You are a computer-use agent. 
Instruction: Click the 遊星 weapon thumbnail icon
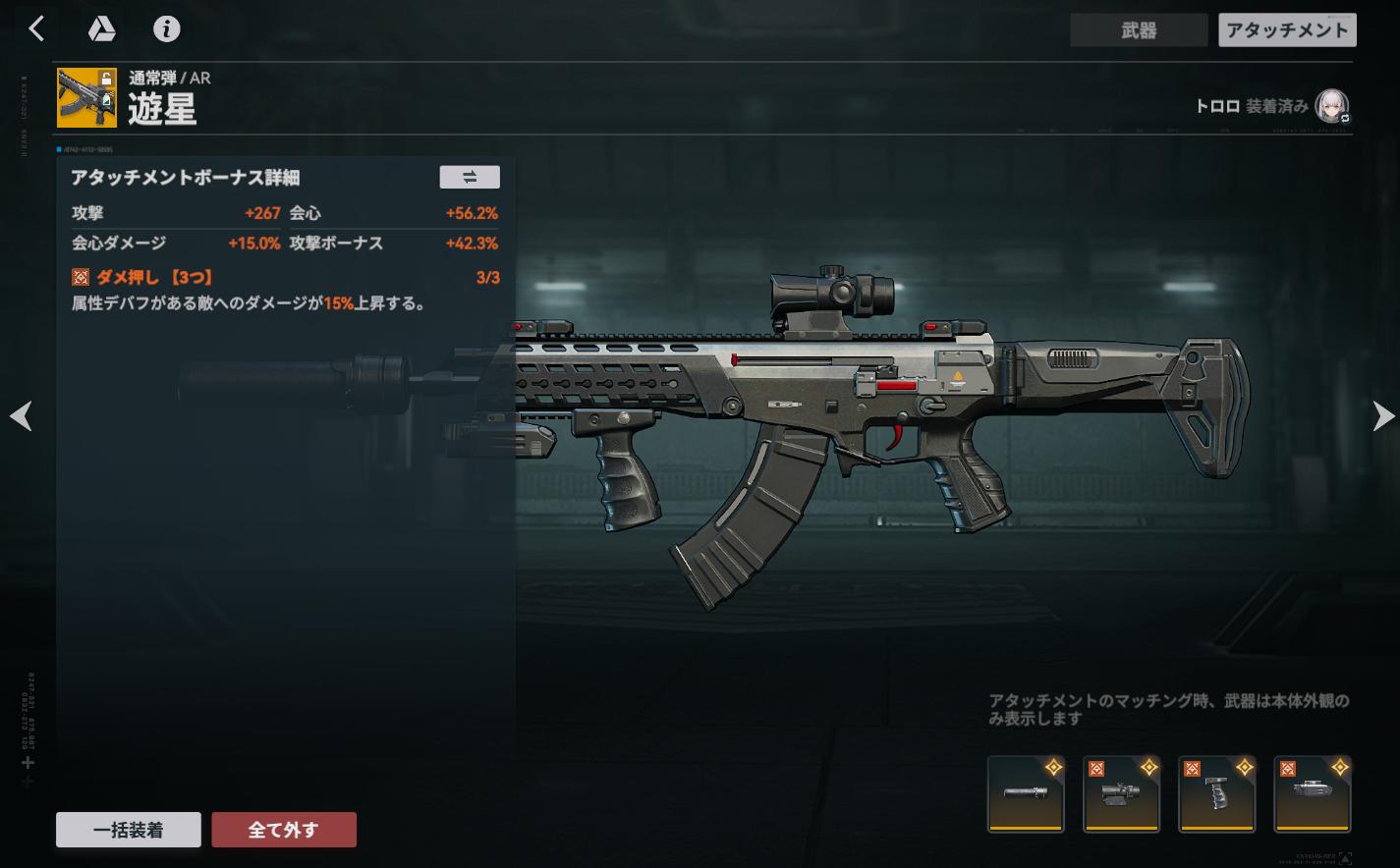[86, 97]
